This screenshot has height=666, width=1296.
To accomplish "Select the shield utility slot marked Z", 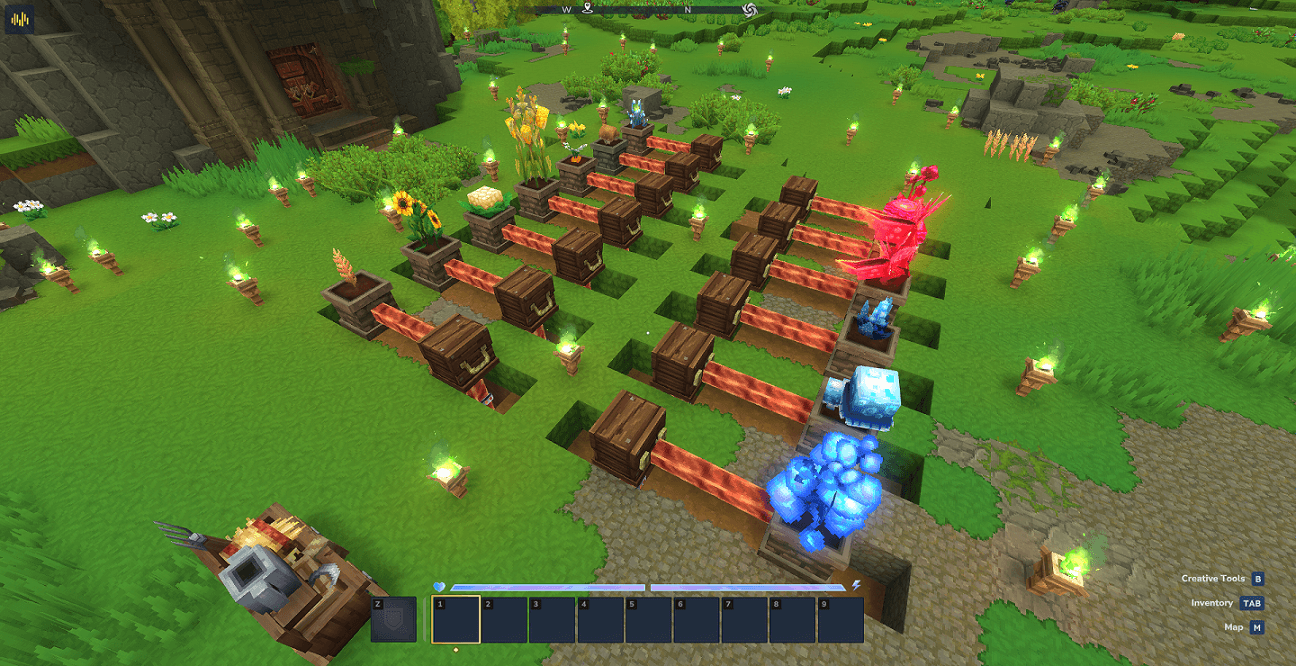I will (x=393, y=620).
